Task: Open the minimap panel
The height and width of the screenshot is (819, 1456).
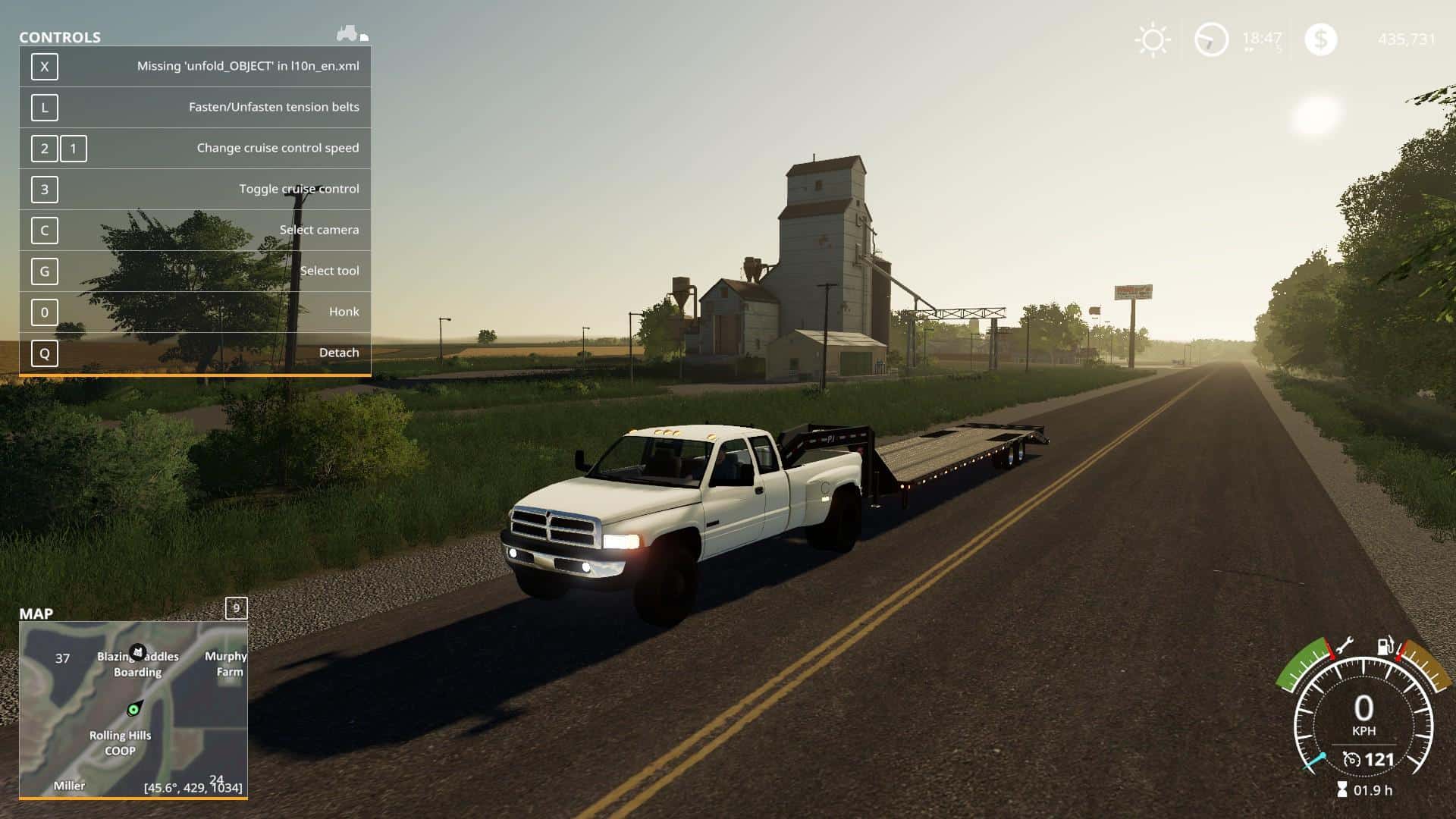Action: (133, 708)
